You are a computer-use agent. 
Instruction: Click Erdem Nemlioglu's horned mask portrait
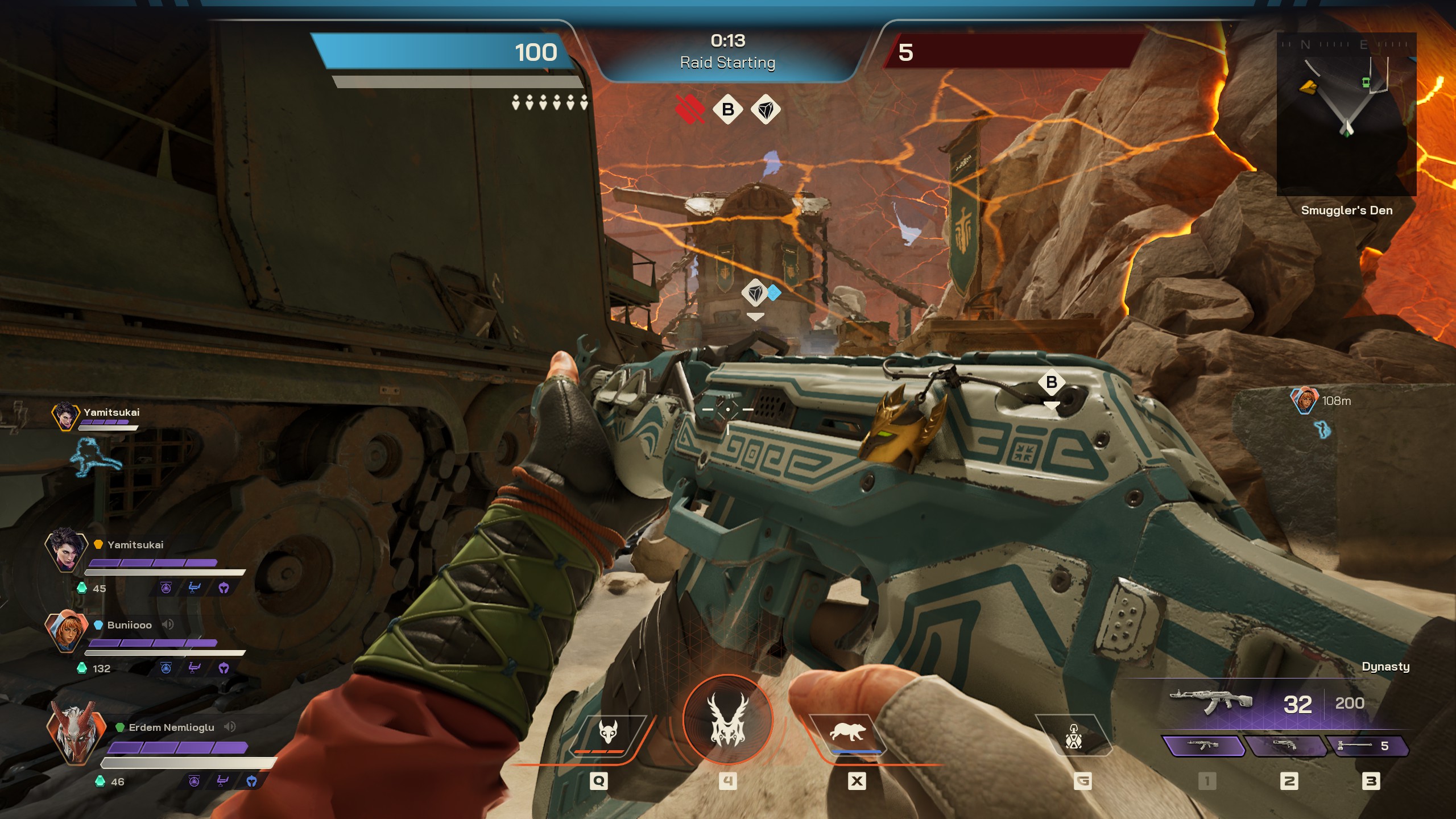click(75, 733)
